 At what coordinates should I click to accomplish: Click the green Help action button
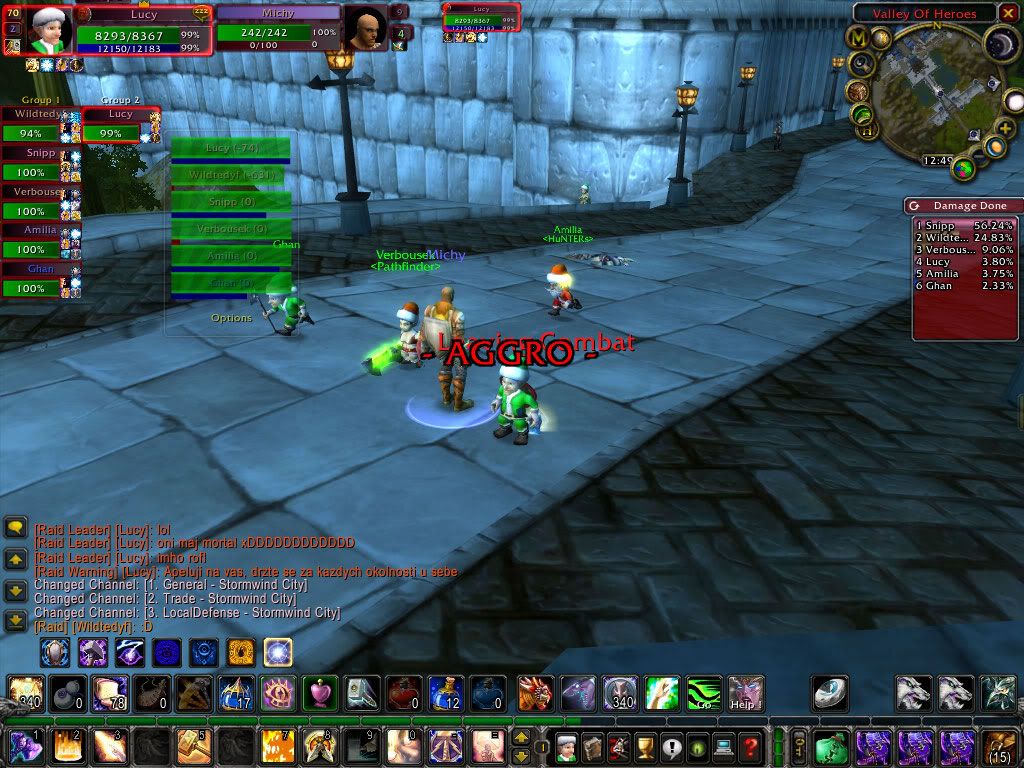(745, 692)
